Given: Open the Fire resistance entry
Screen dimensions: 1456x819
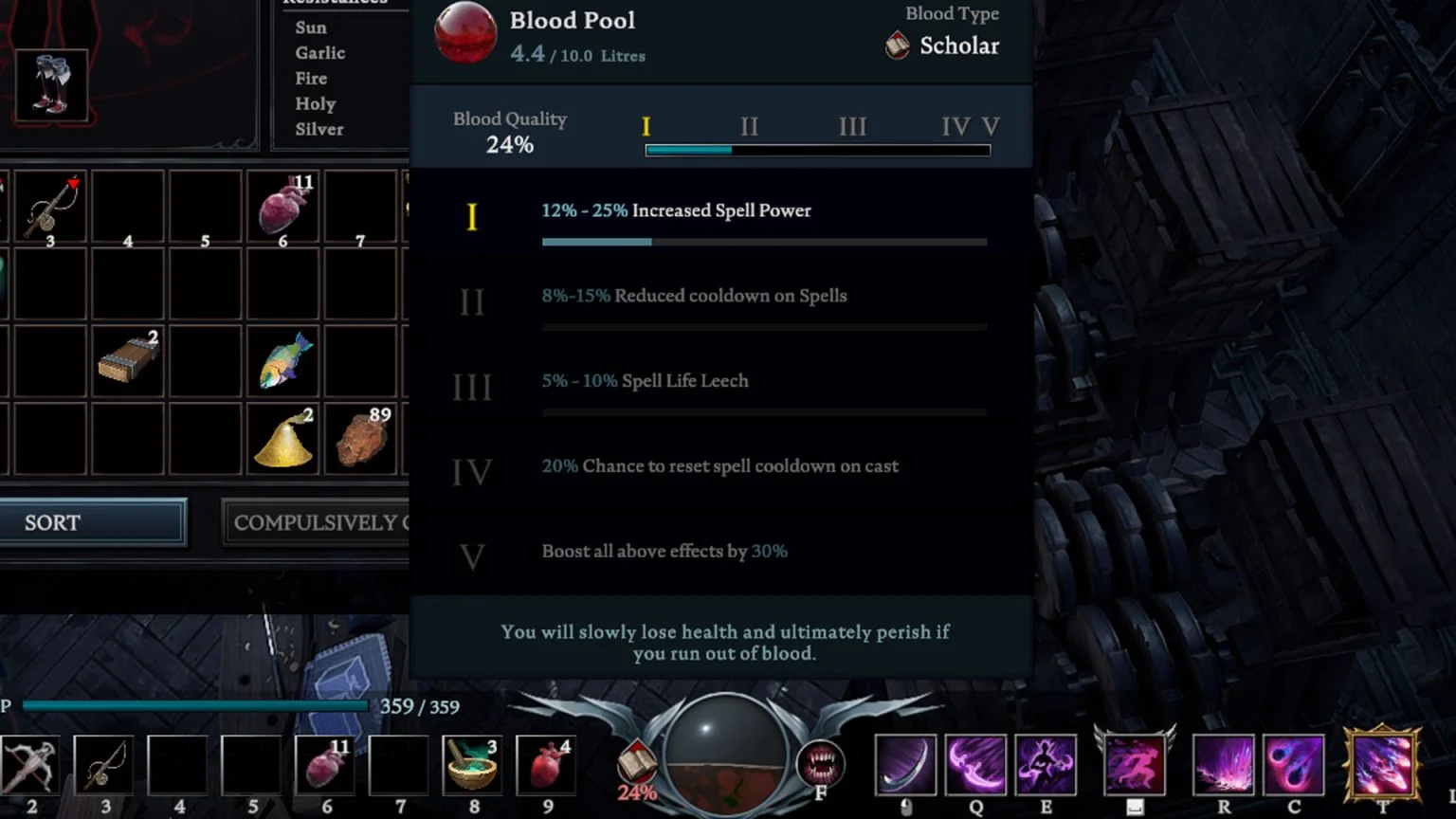Looking at the screenshot, I should pos(311,78).
